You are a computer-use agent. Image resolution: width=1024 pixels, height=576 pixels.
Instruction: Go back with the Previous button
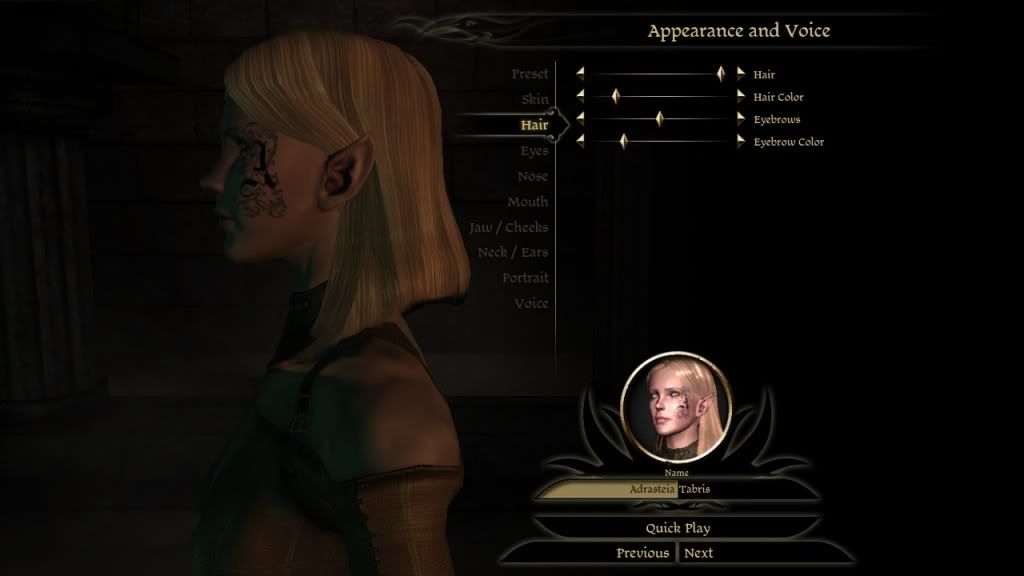click(642, 553)
